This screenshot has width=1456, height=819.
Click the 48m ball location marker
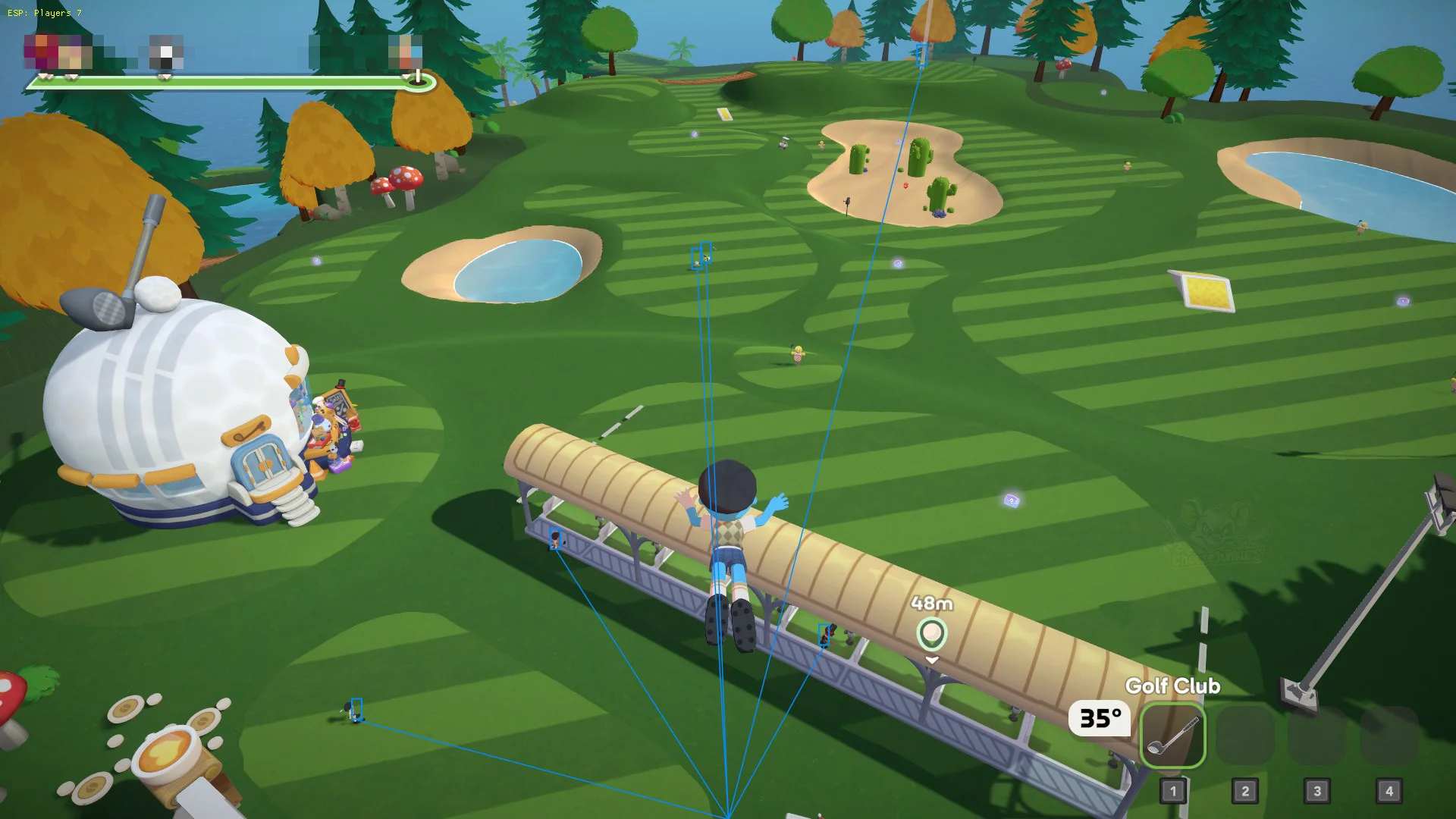click(x=931, y=633)
